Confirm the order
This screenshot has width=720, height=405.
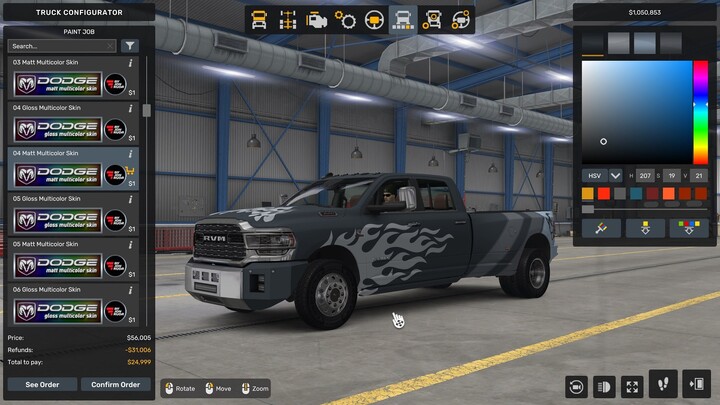(x=115, y=385)
